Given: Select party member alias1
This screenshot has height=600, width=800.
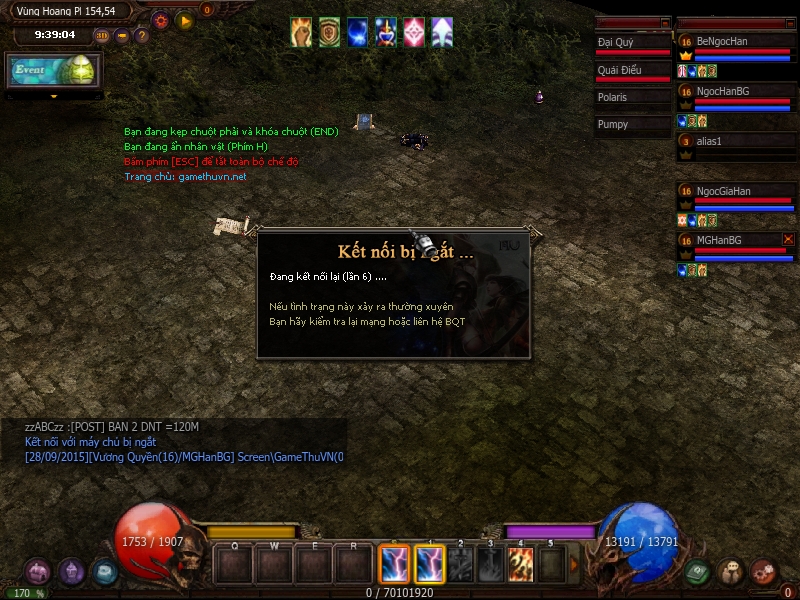Looking at the screenshot, I should 735,141.
